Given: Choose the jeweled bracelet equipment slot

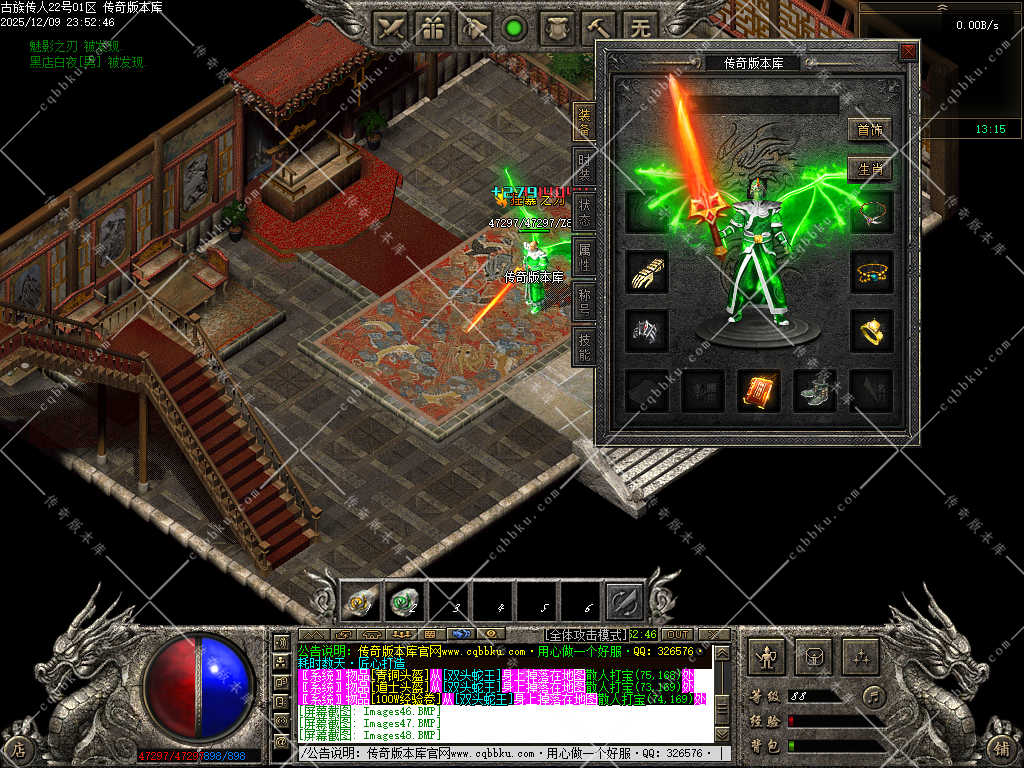Looking at the screenshot, I should point(871,271).
